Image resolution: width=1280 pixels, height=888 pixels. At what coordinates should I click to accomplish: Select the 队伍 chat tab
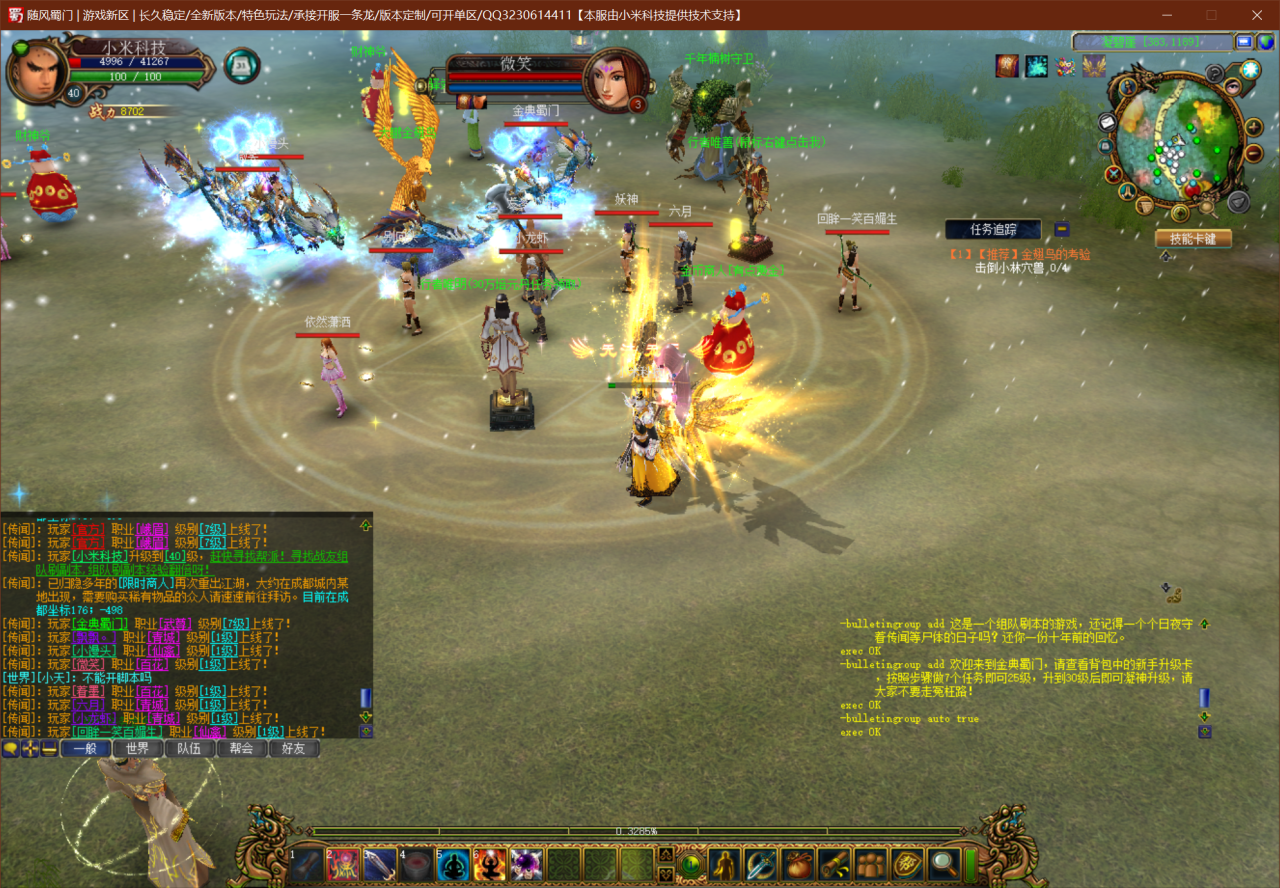[x=190, y=748]
